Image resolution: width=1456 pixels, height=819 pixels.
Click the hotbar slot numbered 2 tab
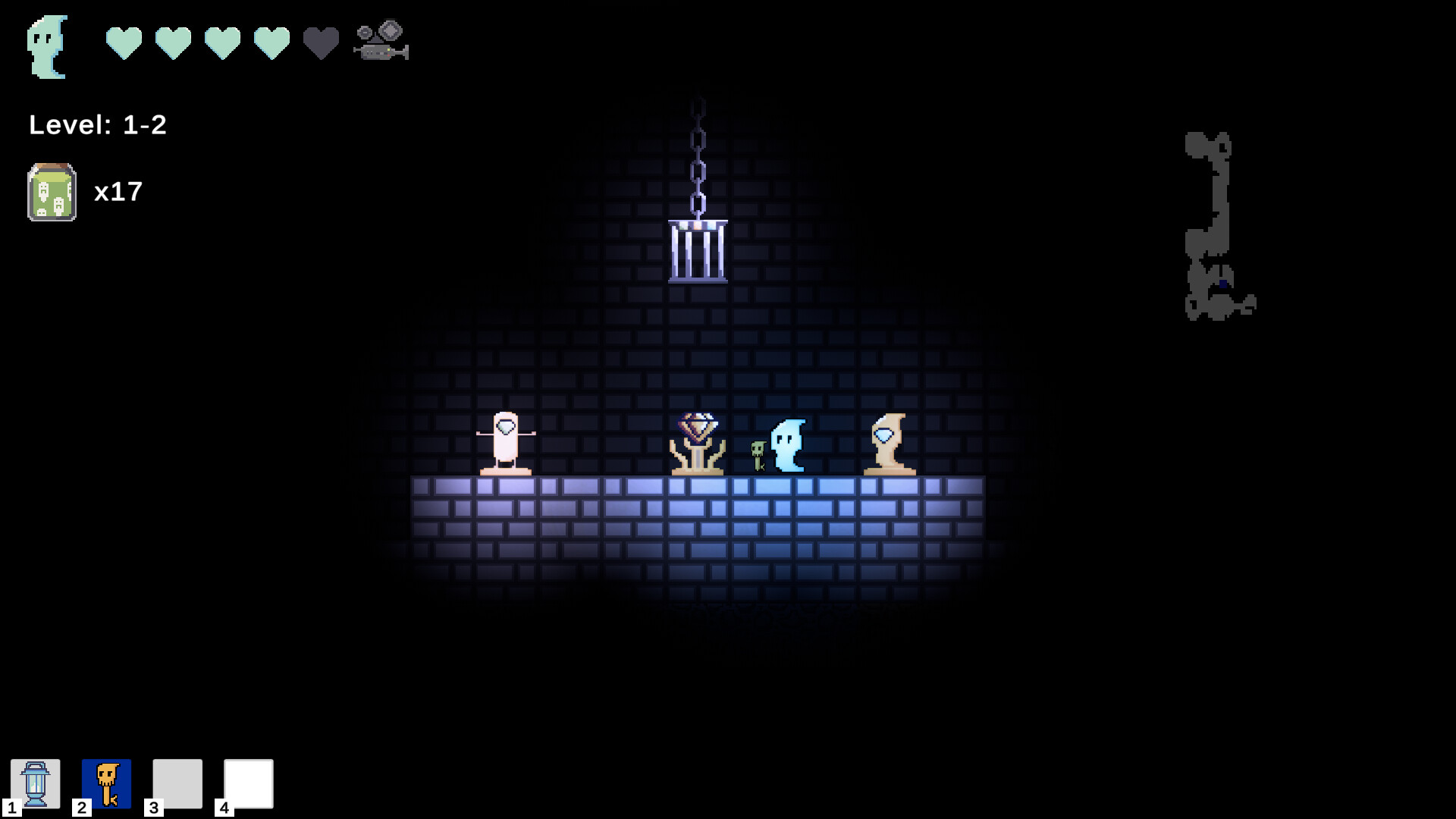pyautogui.click(x=80, y=808)
